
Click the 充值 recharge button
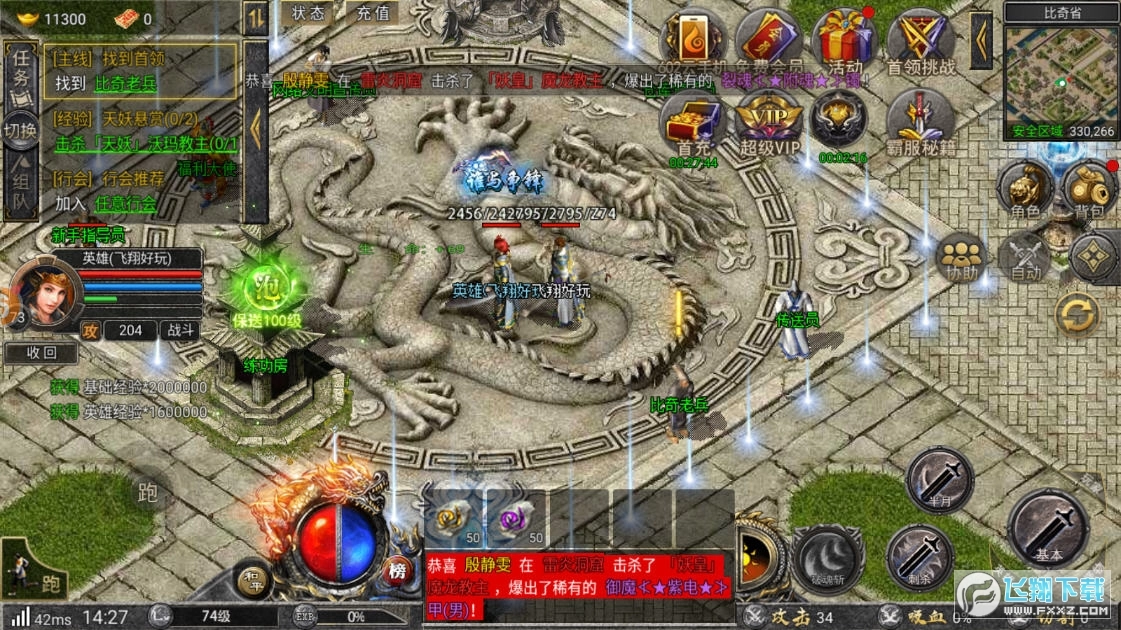(373, 14)
